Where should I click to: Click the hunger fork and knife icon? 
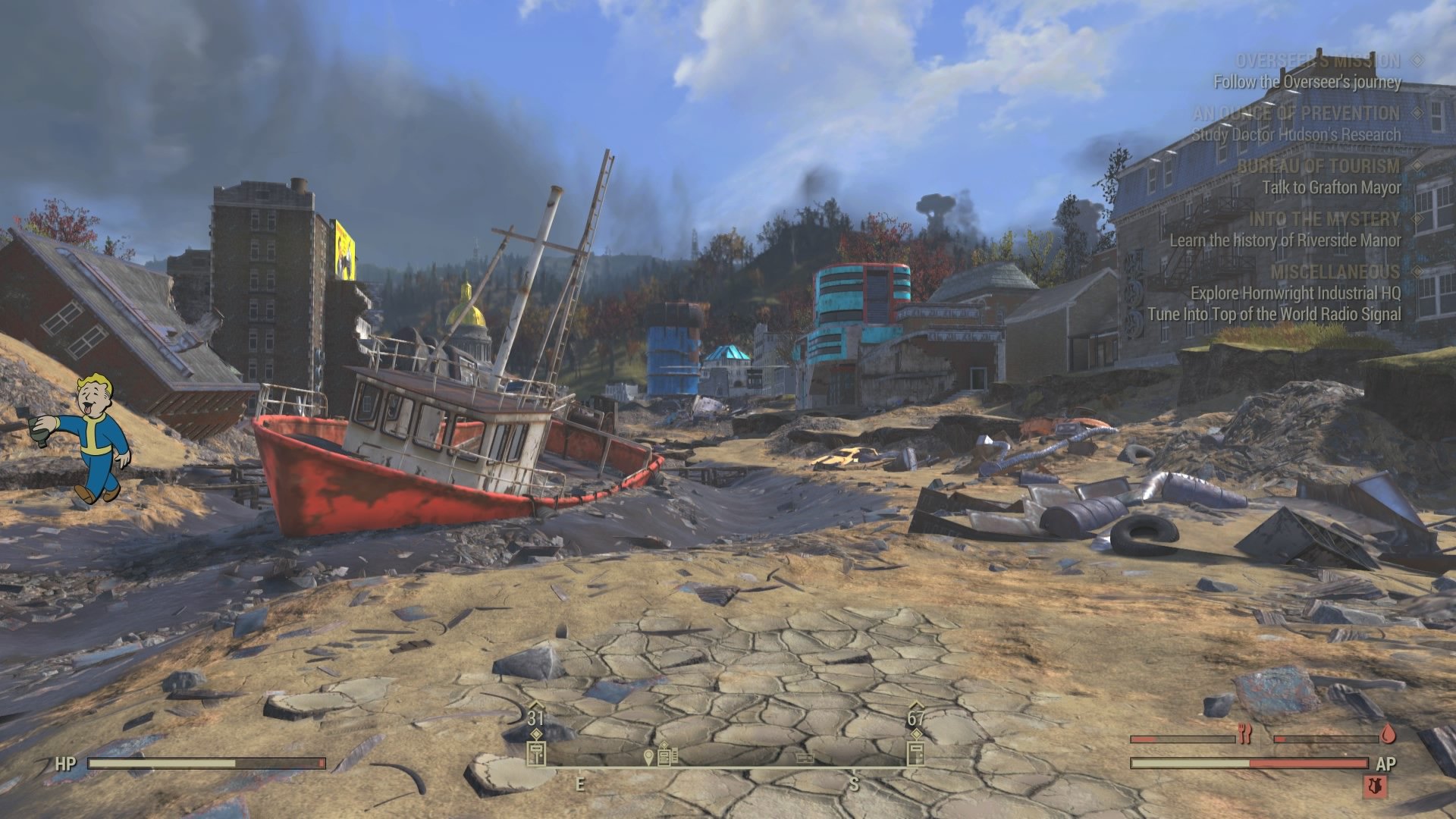(x=1244, y=733)
